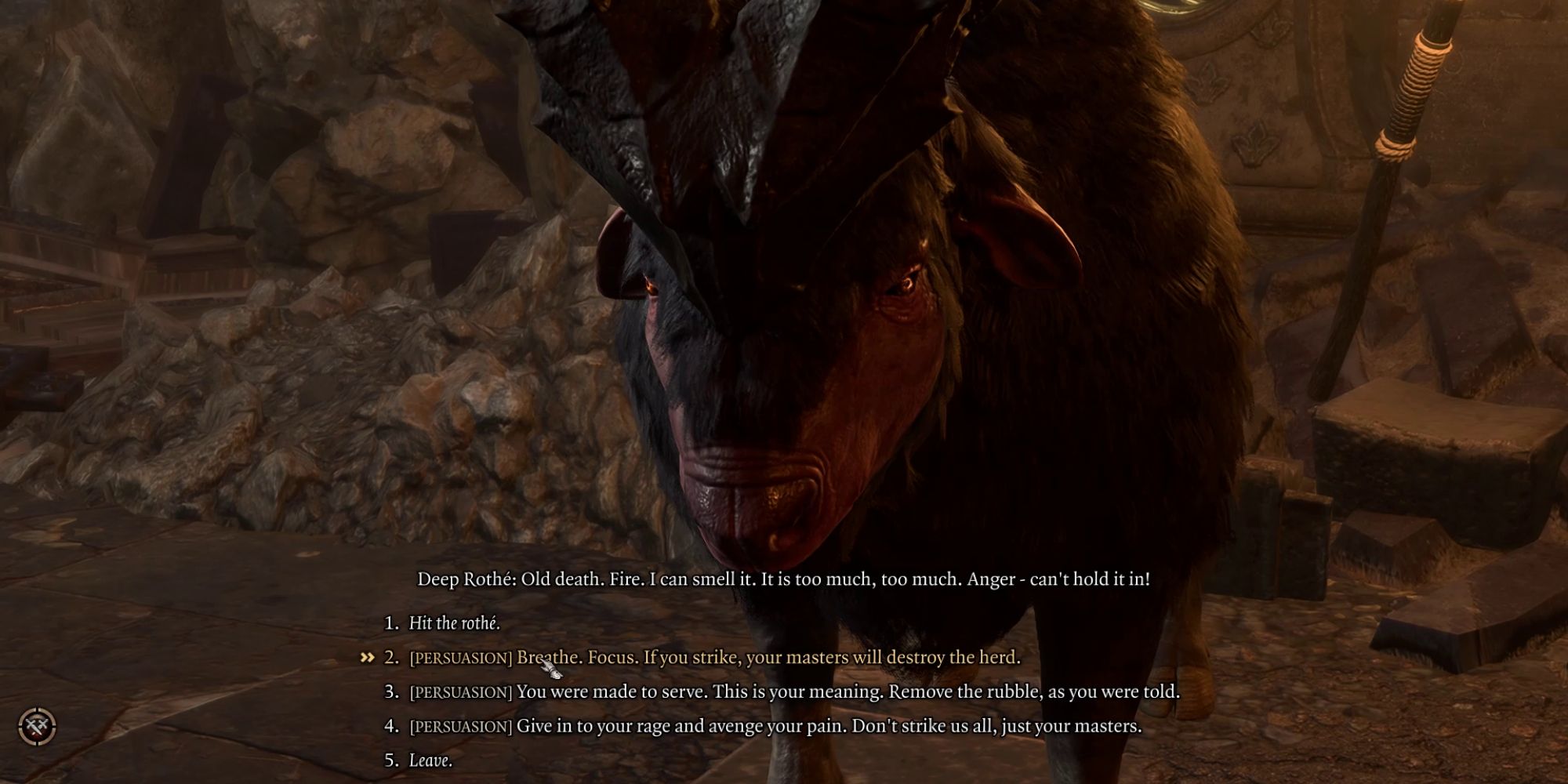Viewport: 1568px width, 784px height.
Task: Click the attack reticle's targeting circle
Action: point(35,725)
